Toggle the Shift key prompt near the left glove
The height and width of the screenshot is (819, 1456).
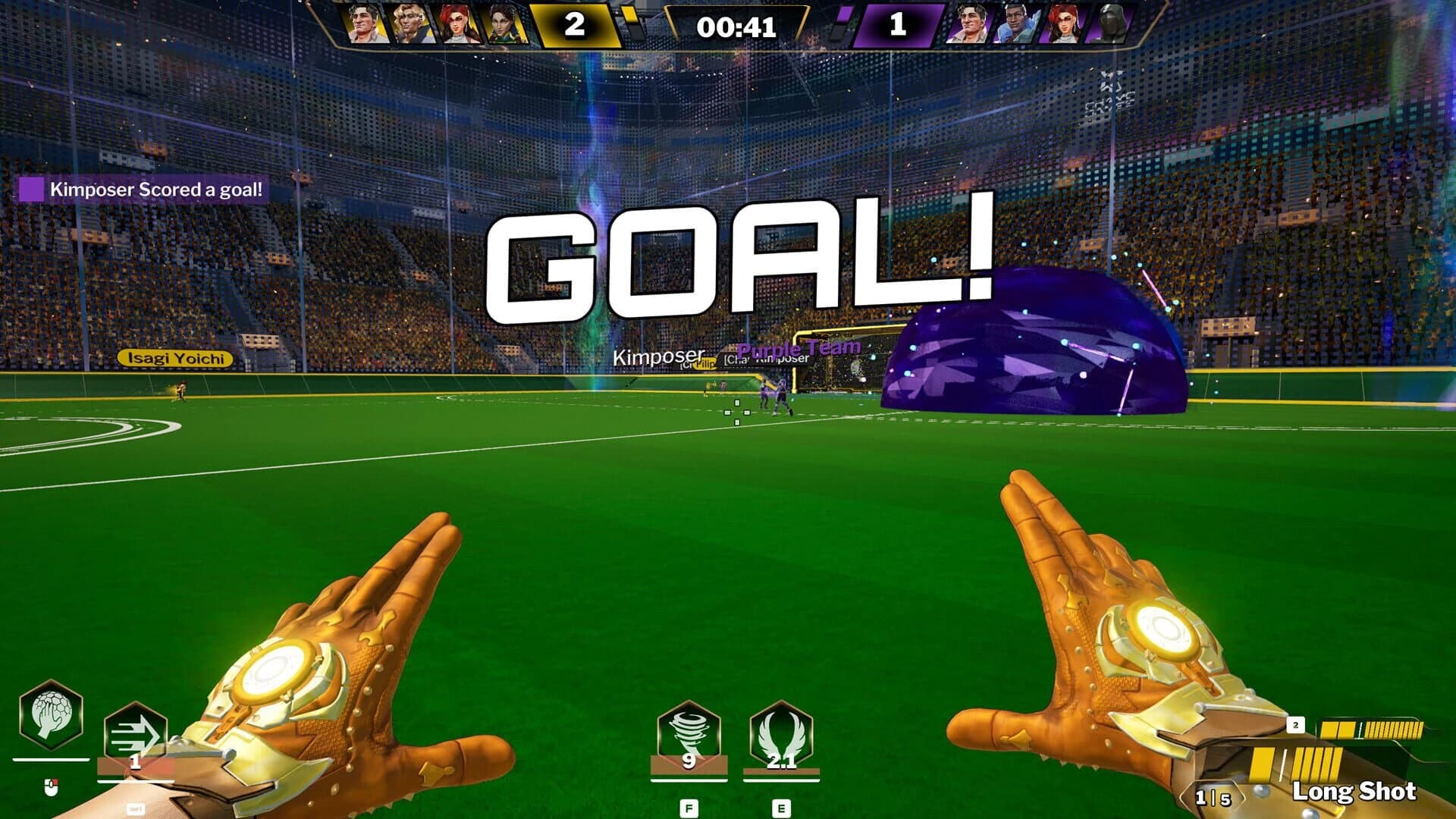point(135,808)
